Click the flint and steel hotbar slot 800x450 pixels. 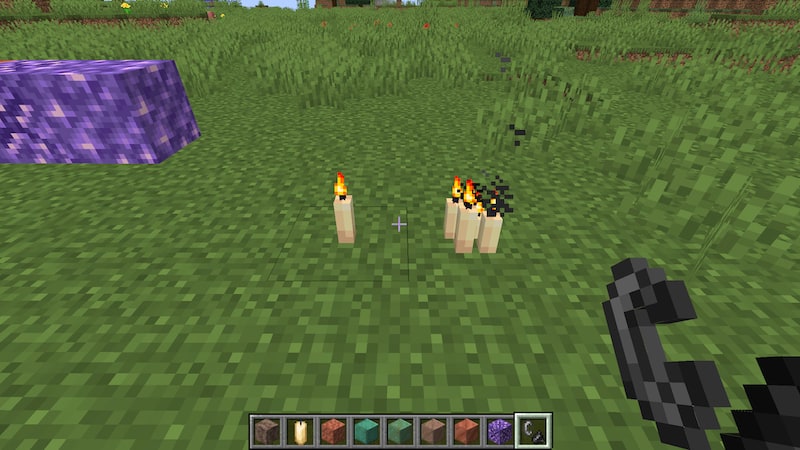pos(533,431)
